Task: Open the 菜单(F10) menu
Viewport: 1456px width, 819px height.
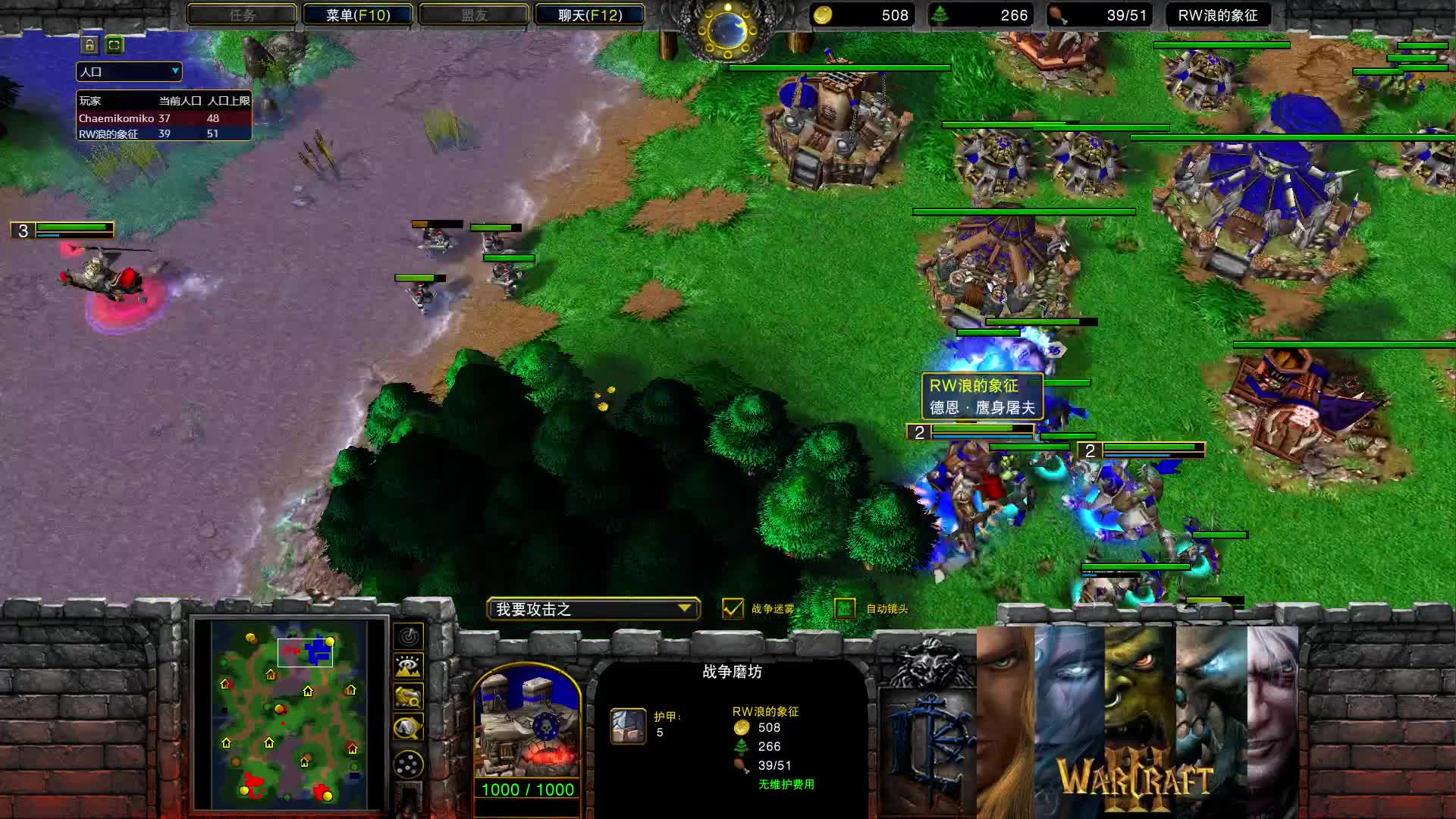Action: (356, 14)
